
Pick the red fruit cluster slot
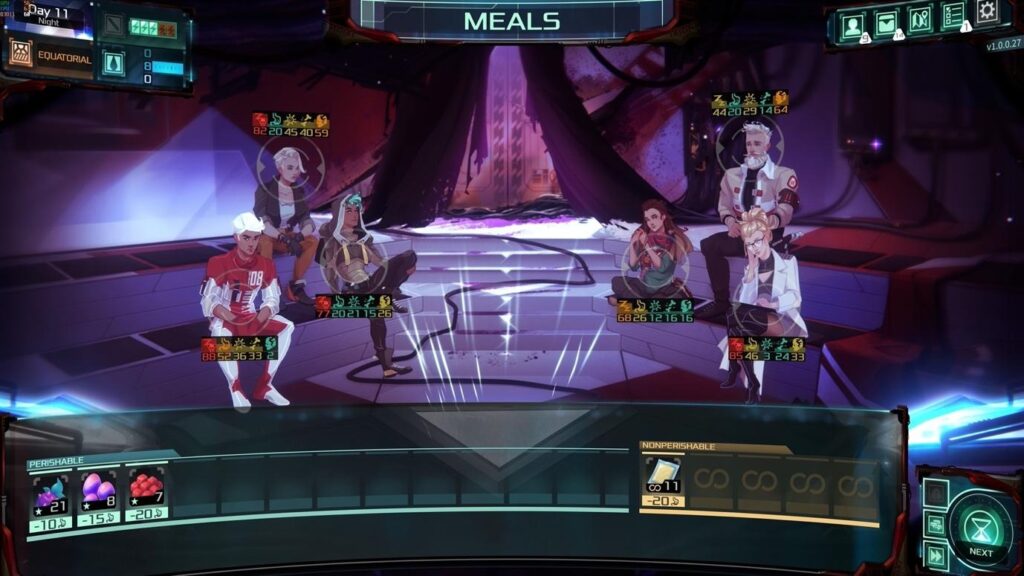pos(146,488)
